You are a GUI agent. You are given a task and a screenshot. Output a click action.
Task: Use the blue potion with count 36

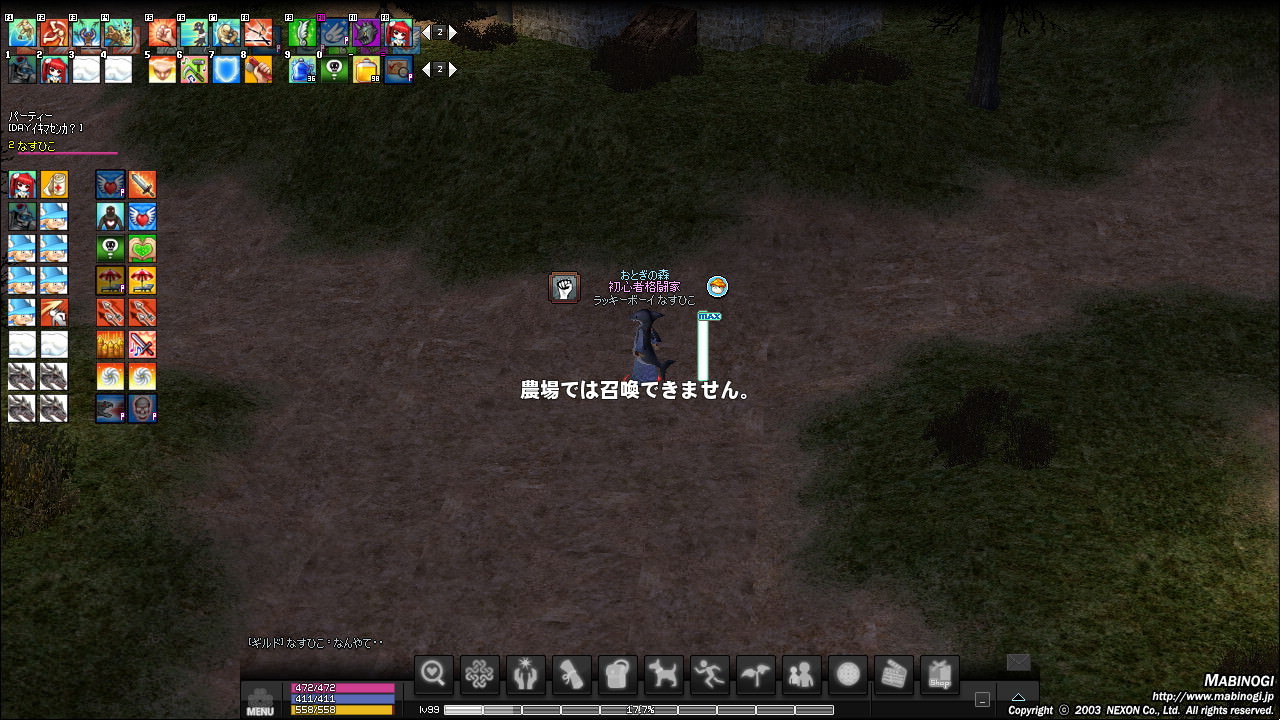click(302, 70)
